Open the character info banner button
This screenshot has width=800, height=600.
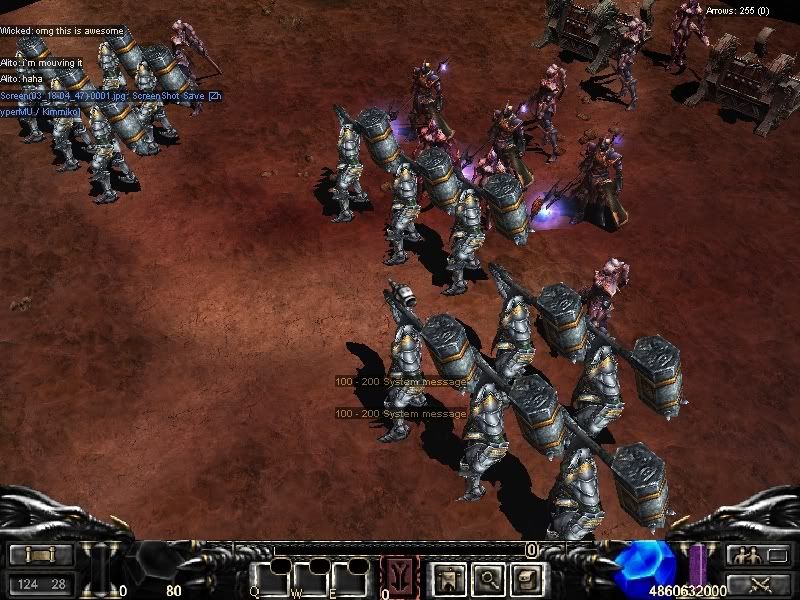pyautogui.click(x=445, y=577)
